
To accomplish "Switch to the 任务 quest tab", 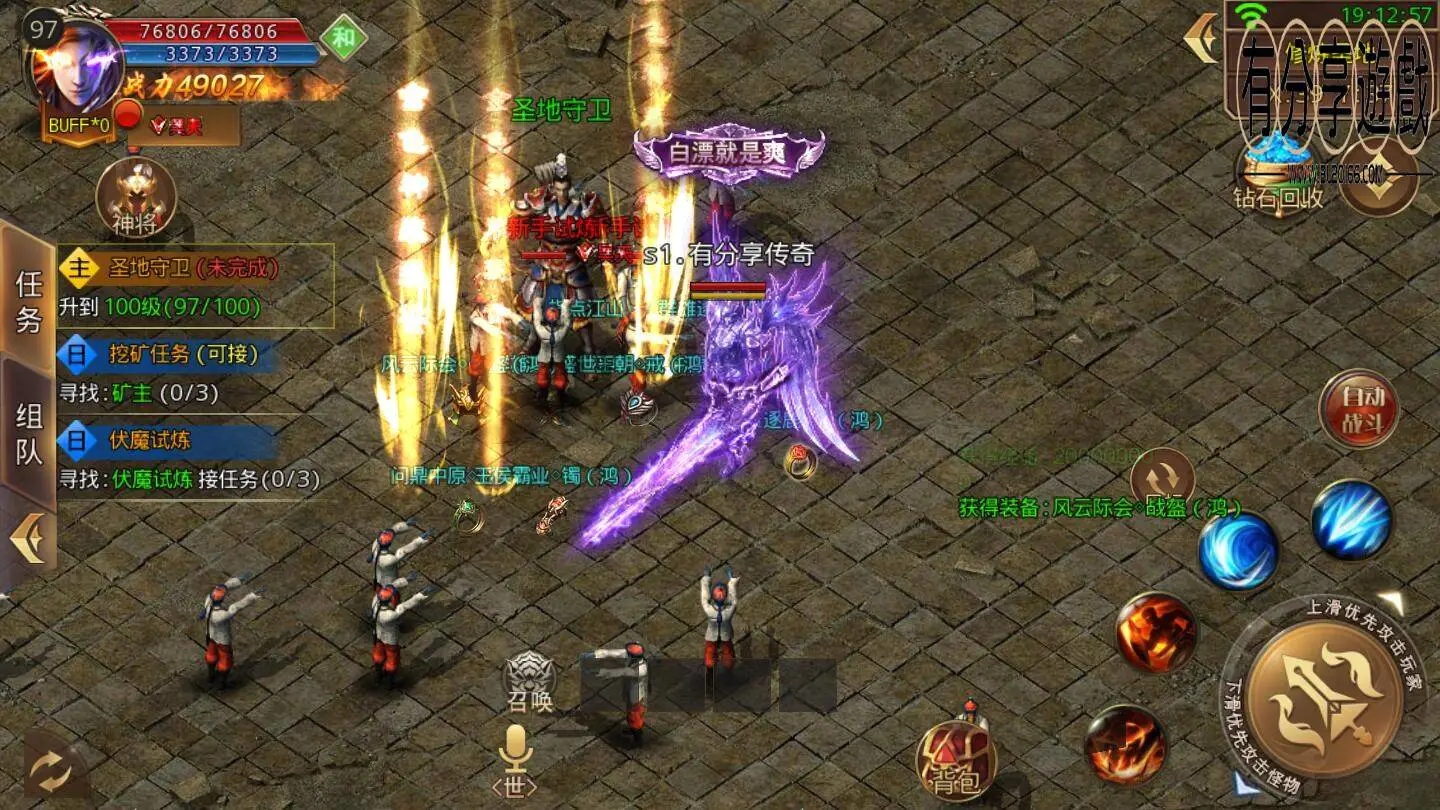I will point(29,301).
